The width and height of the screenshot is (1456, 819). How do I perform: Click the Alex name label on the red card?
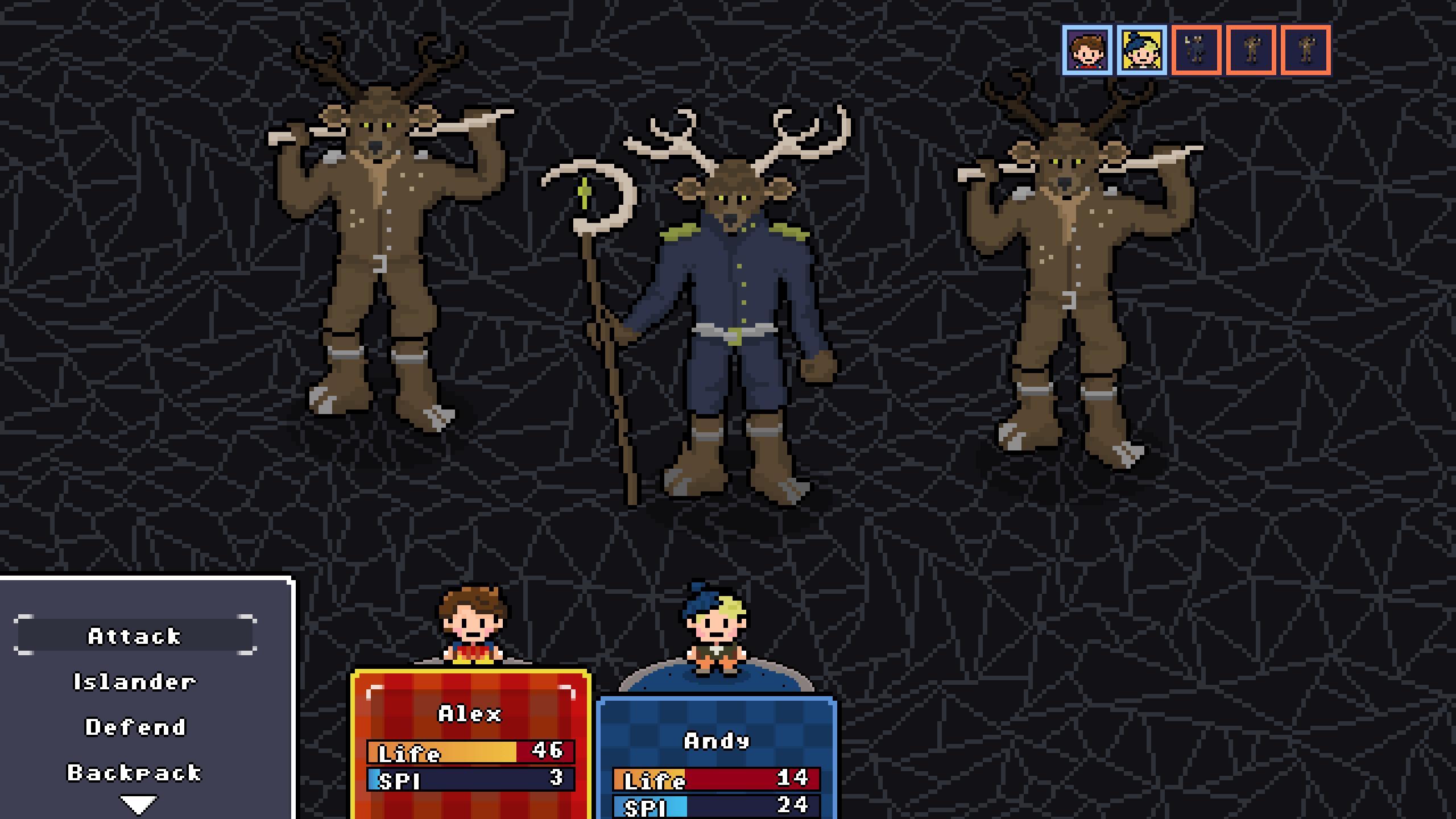[x=469, y=715]
